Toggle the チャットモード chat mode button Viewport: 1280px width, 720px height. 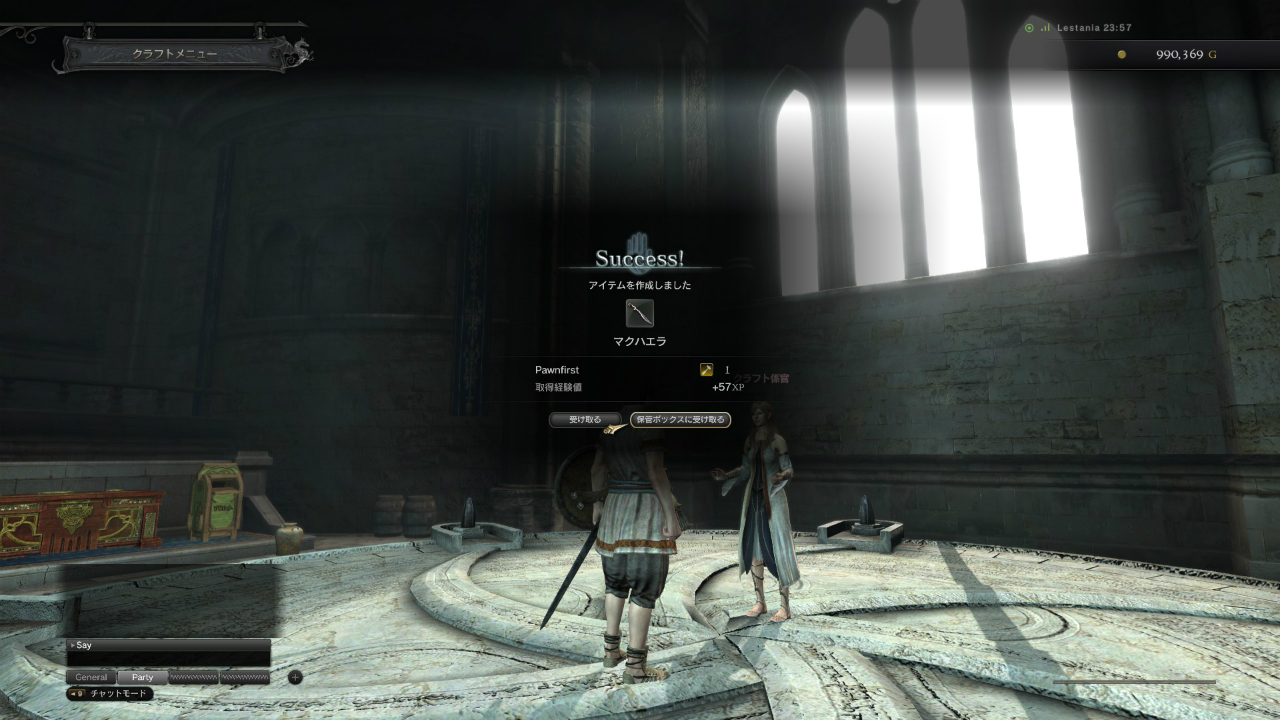point(111,693)
